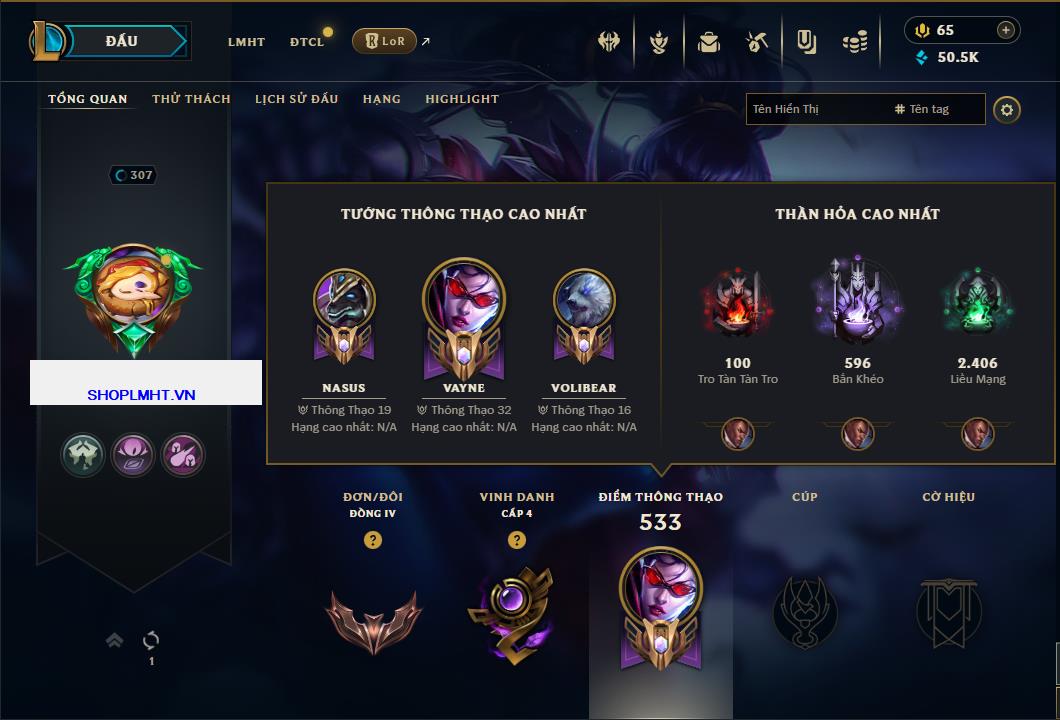View the HIGHLIGHT tab

[462, 99]
